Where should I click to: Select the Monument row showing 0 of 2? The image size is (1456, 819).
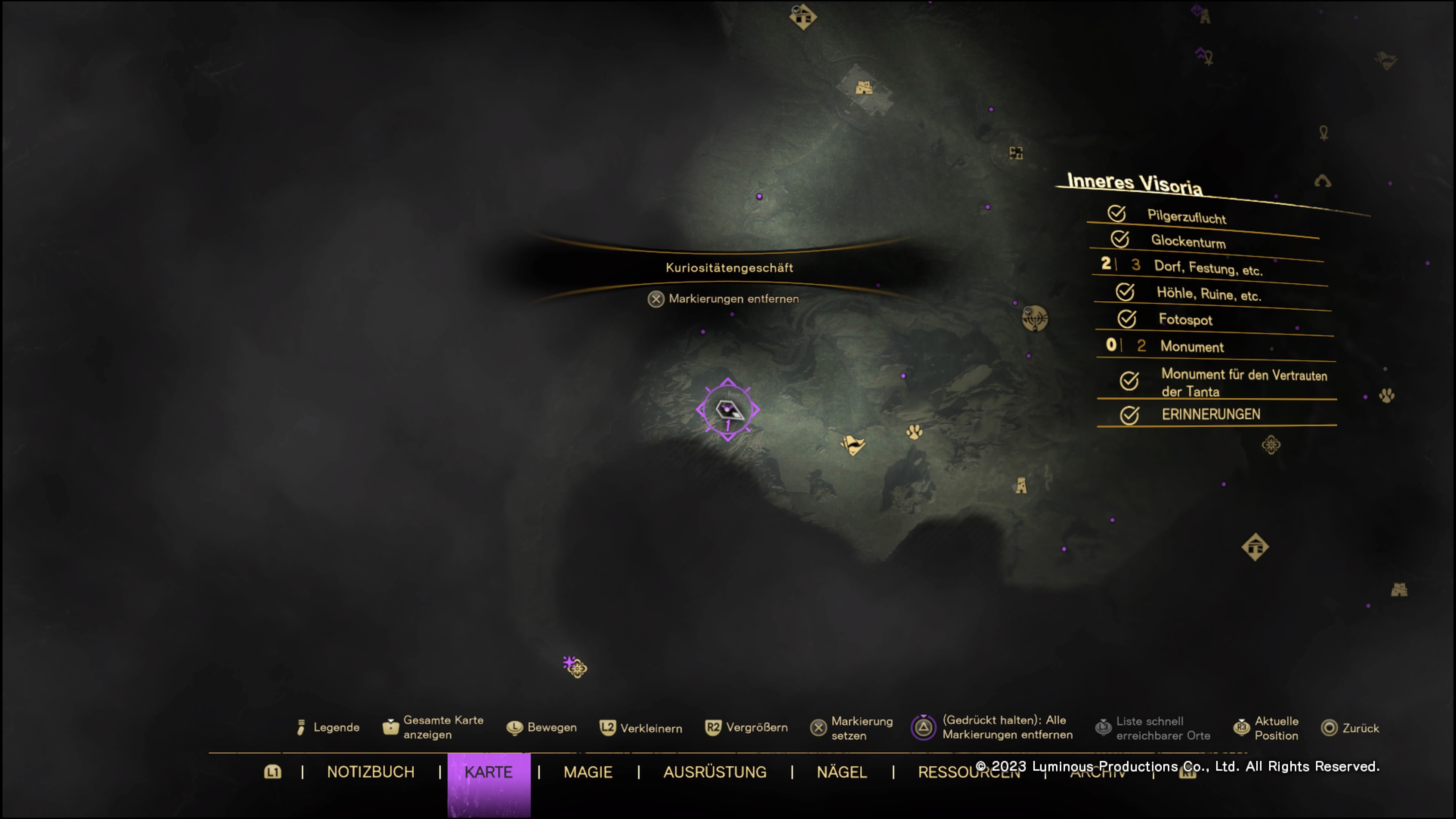[x=1191, y=346]
